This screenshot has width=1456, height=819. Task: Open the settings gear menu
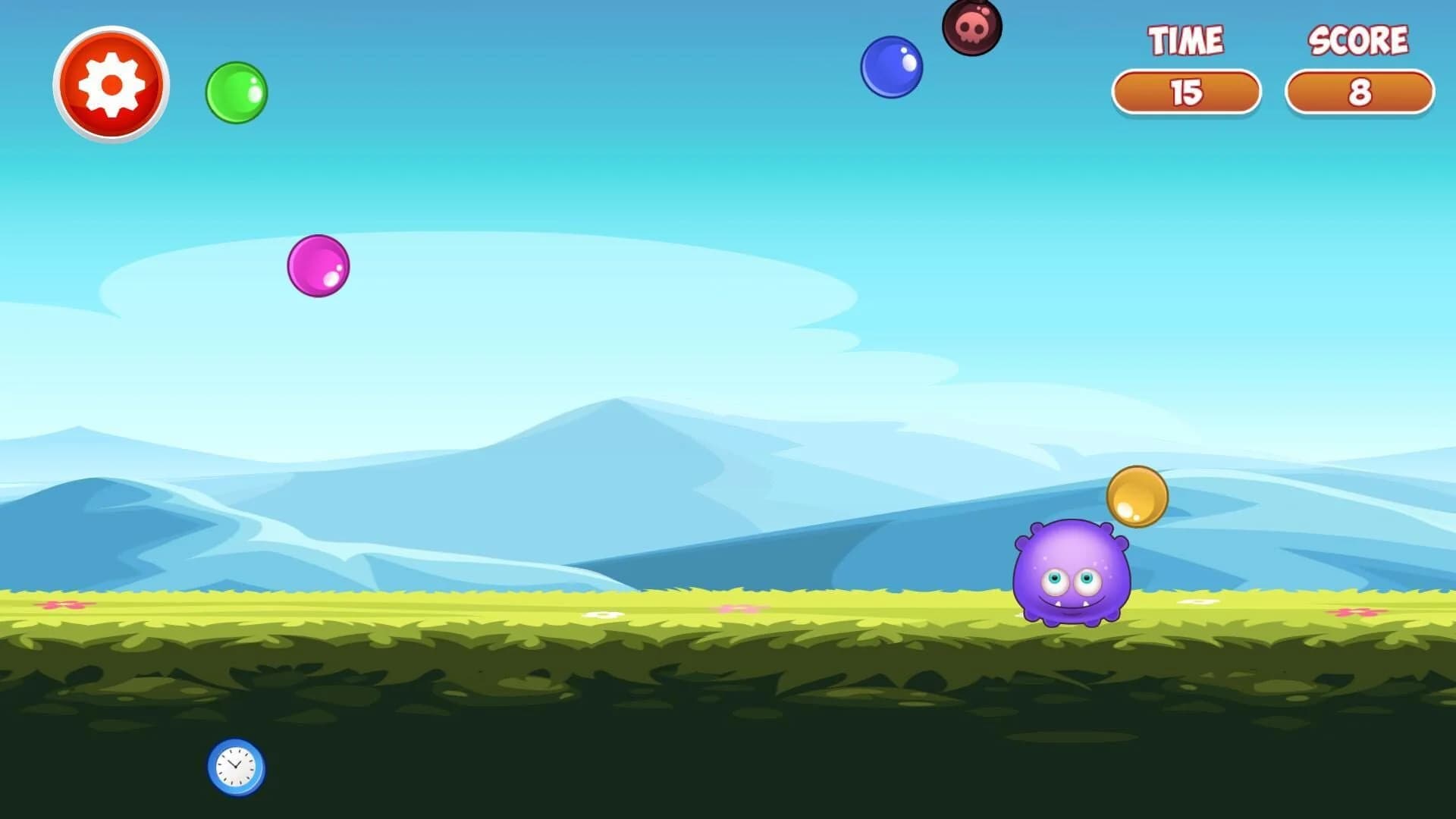point(111,86)
